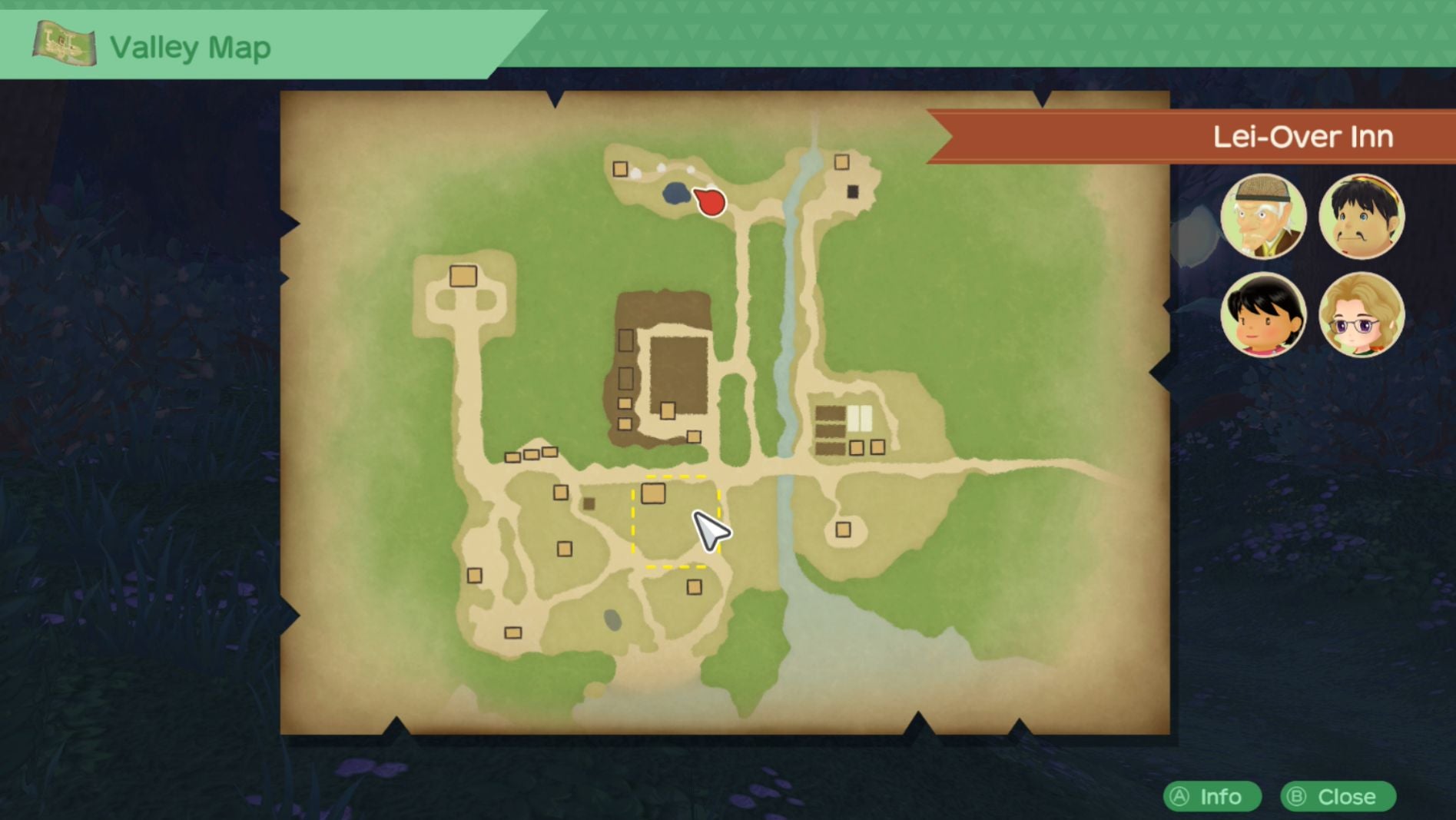Click the elderly man's portrait with the cap
The width and height of the screenshot is (1456, 820).
[x=1267, y=217]
